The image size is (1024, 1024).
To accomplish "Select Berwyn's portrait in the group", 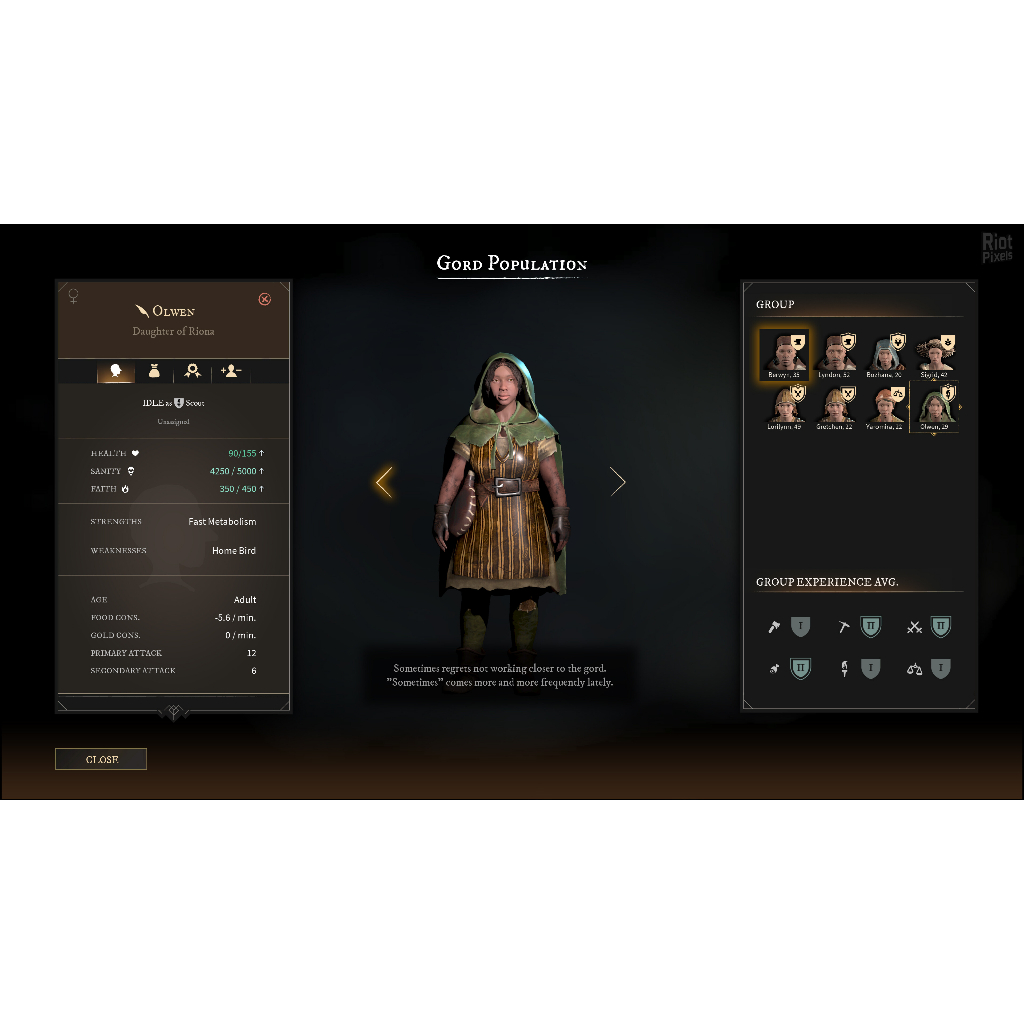I will [x=783, y=353].
